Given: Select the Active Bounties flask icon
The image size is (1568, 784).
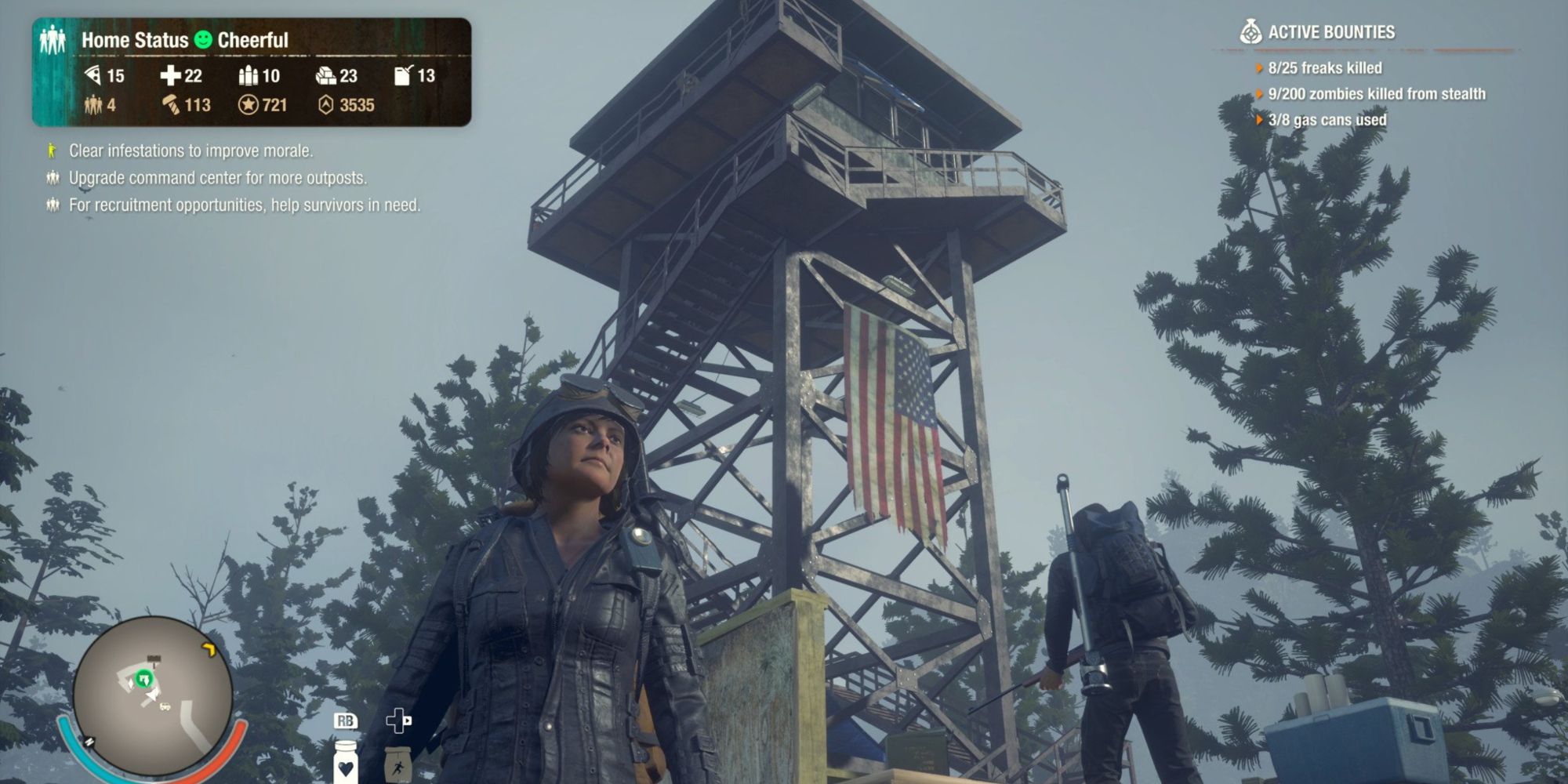Looking at the screenshot, I should pos(1251,32).
